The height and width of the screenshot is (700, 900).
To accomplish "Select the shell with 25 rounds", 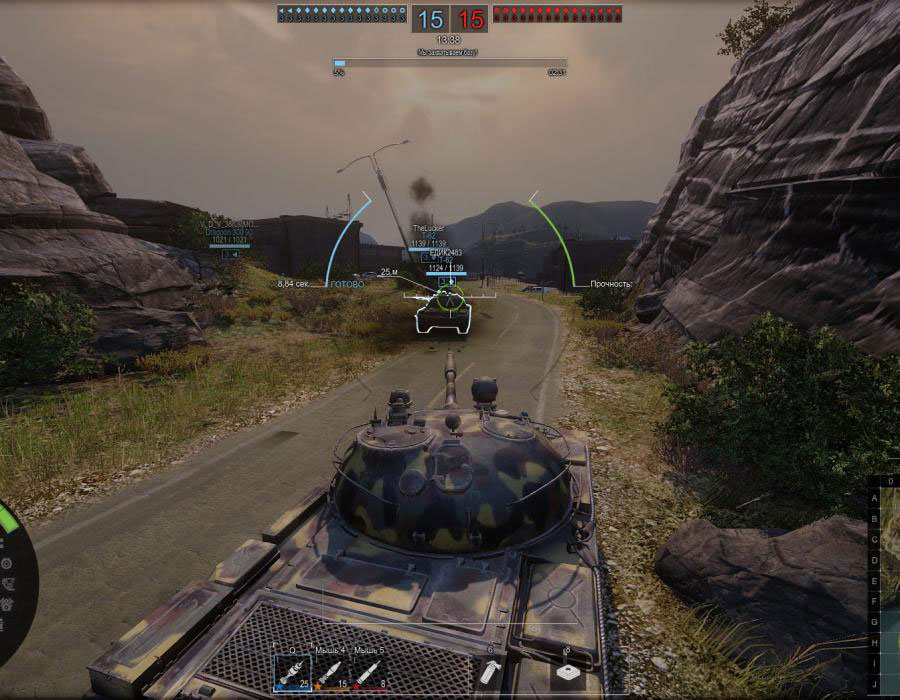I will click(293, 673).
